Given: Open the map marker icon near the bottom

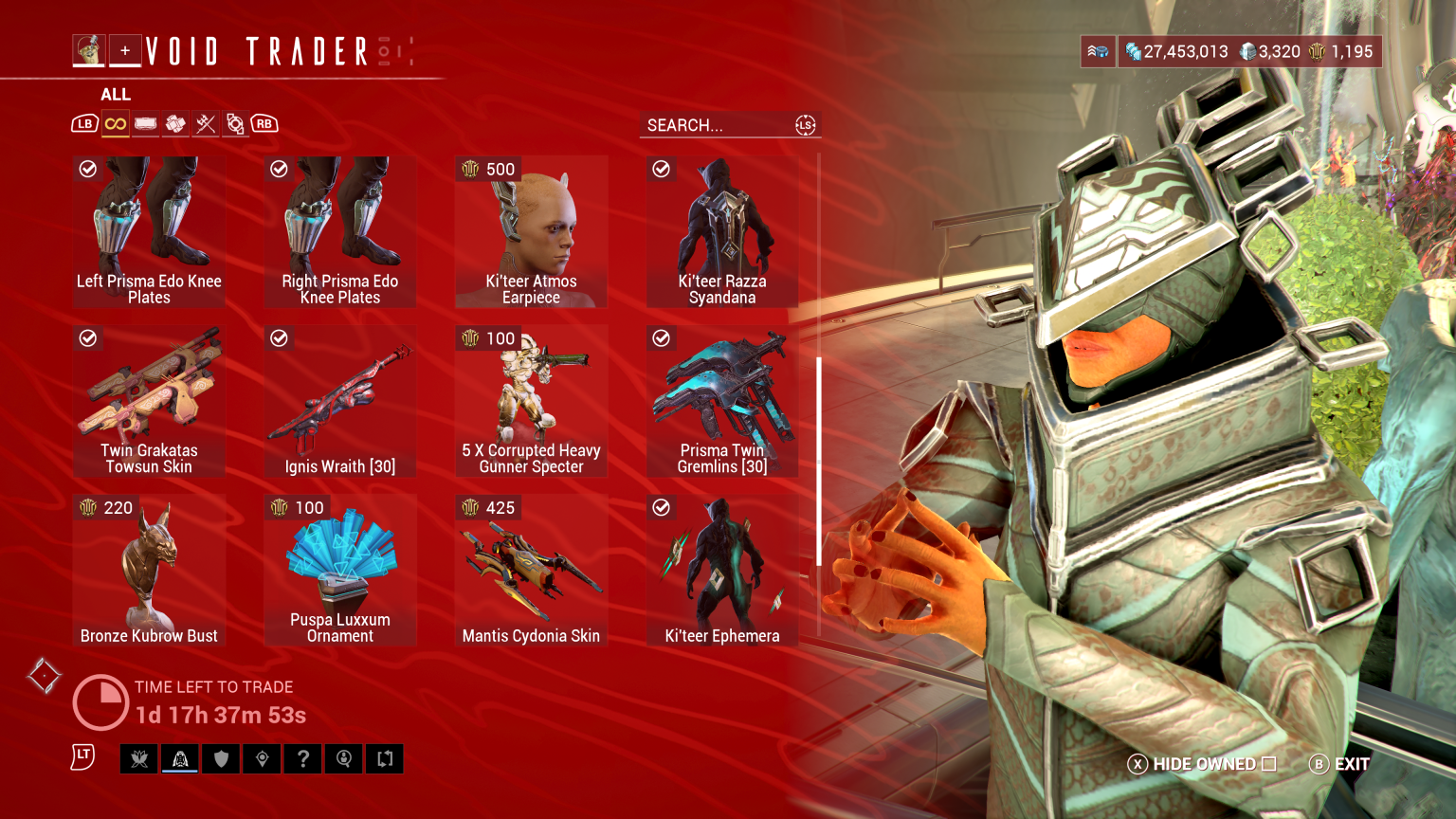Looking at the screenshot, I should pos(262,758).
